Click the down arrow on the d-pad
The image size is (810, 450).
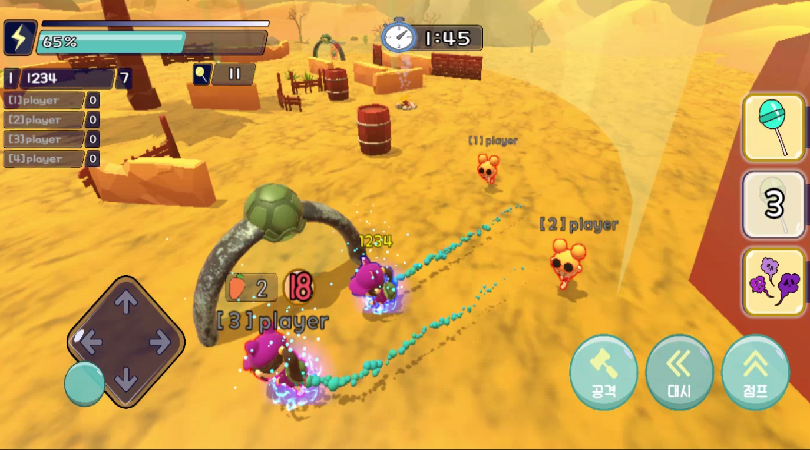click(x=126, y=381)
